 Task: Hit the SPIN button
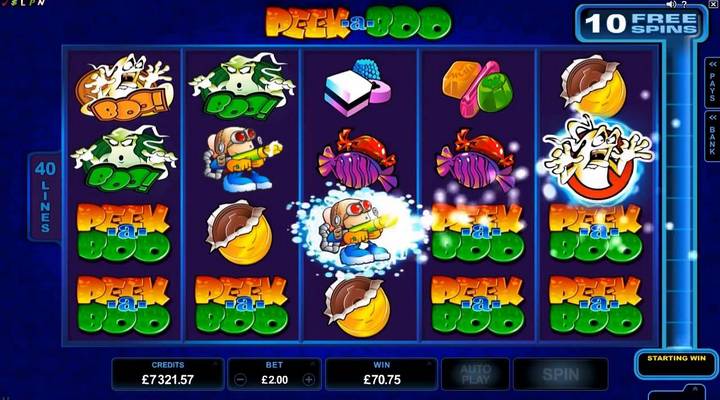point(559,374)
